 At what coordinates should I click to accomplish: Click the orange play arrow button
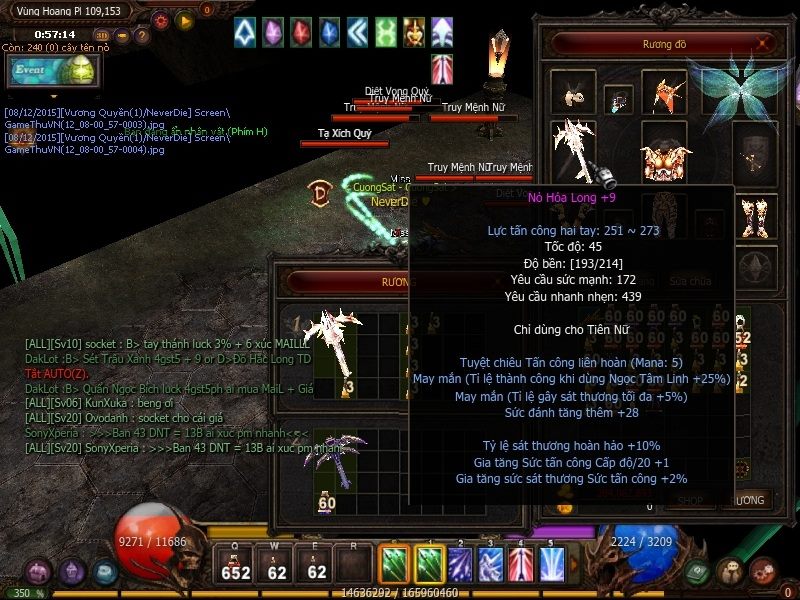184,19
